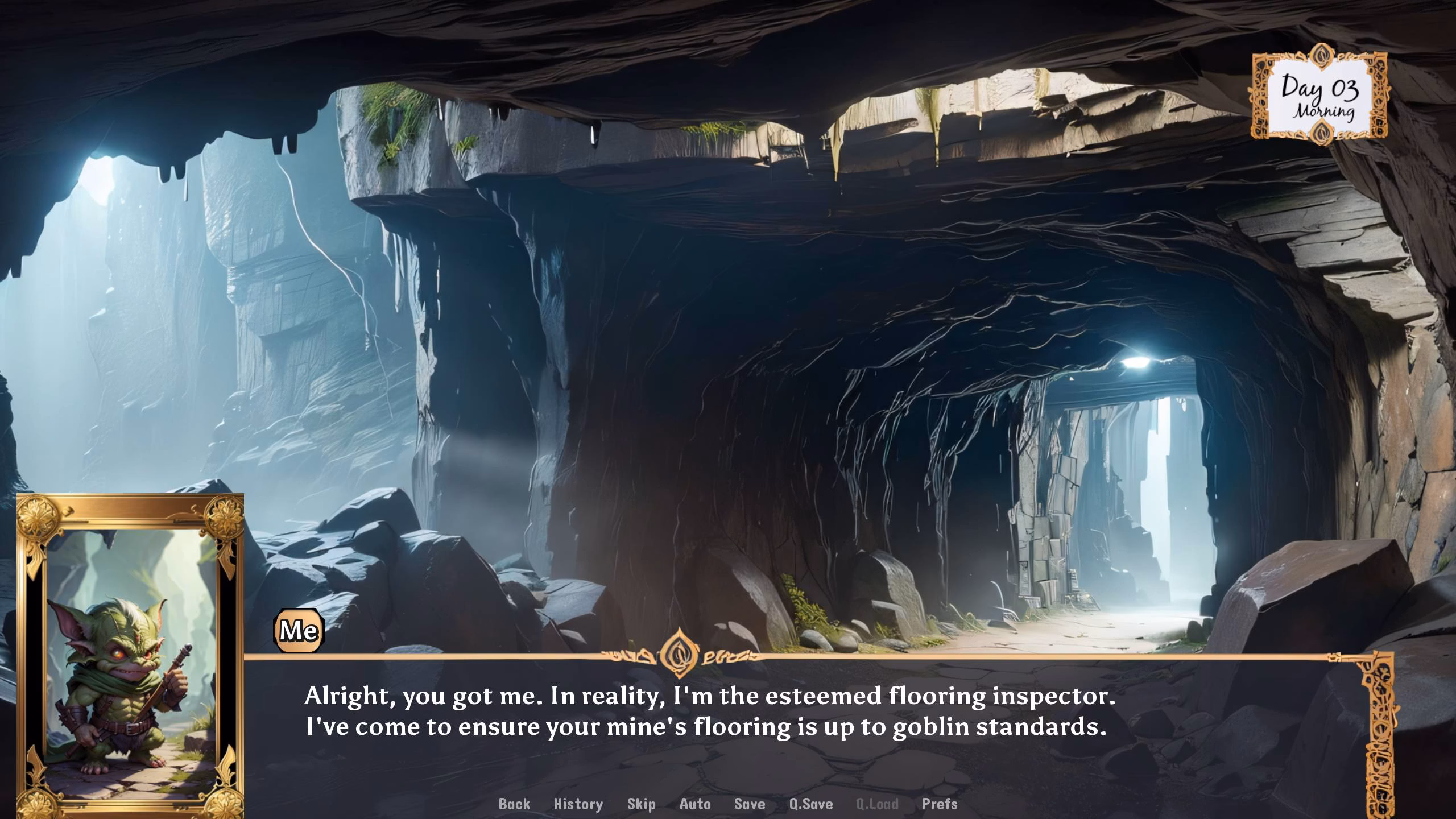1456x819 pixels.
Task: Open the History screen
Action: 577,804
